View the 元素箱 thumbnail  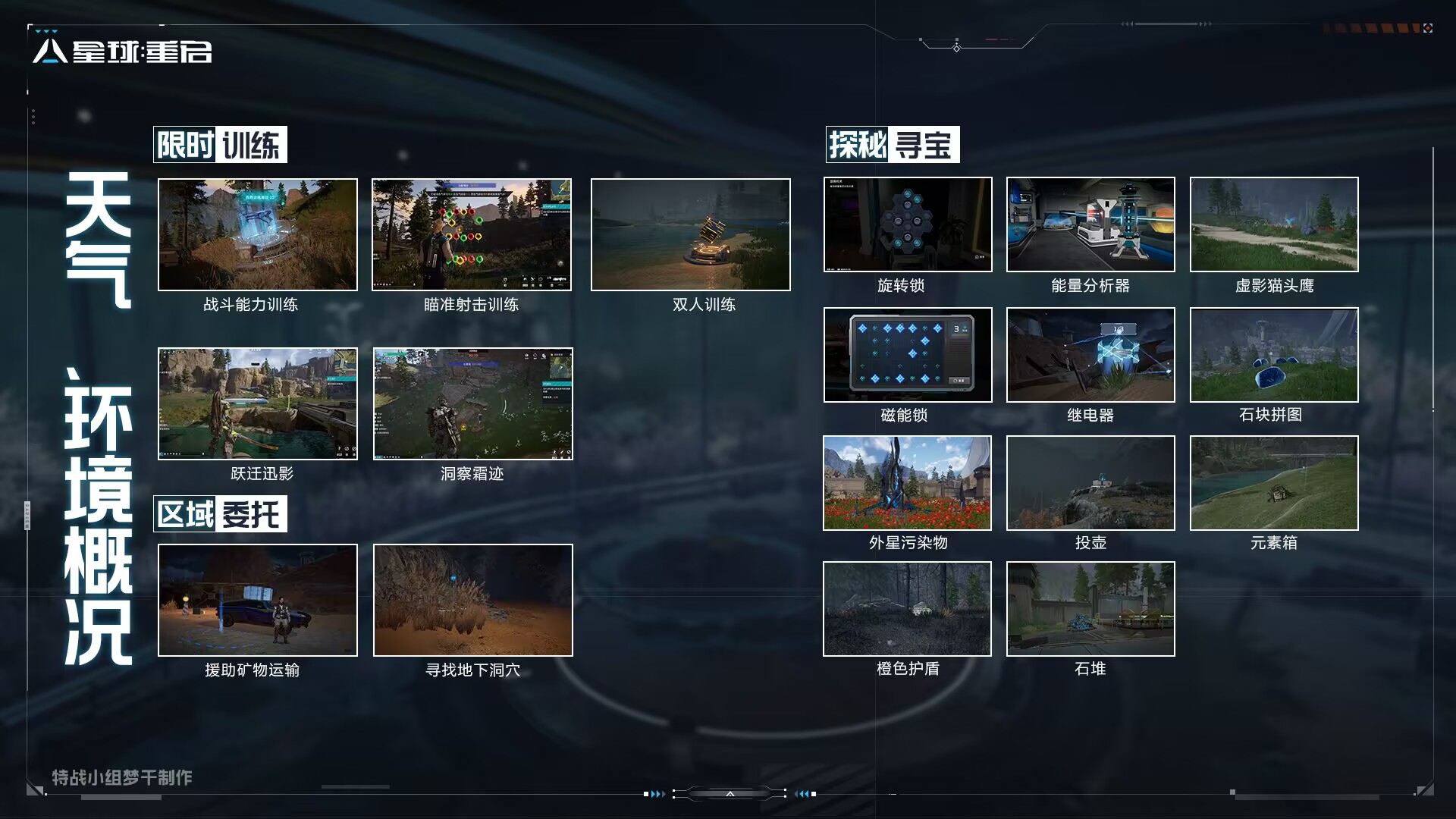(x=1274, y=483)
